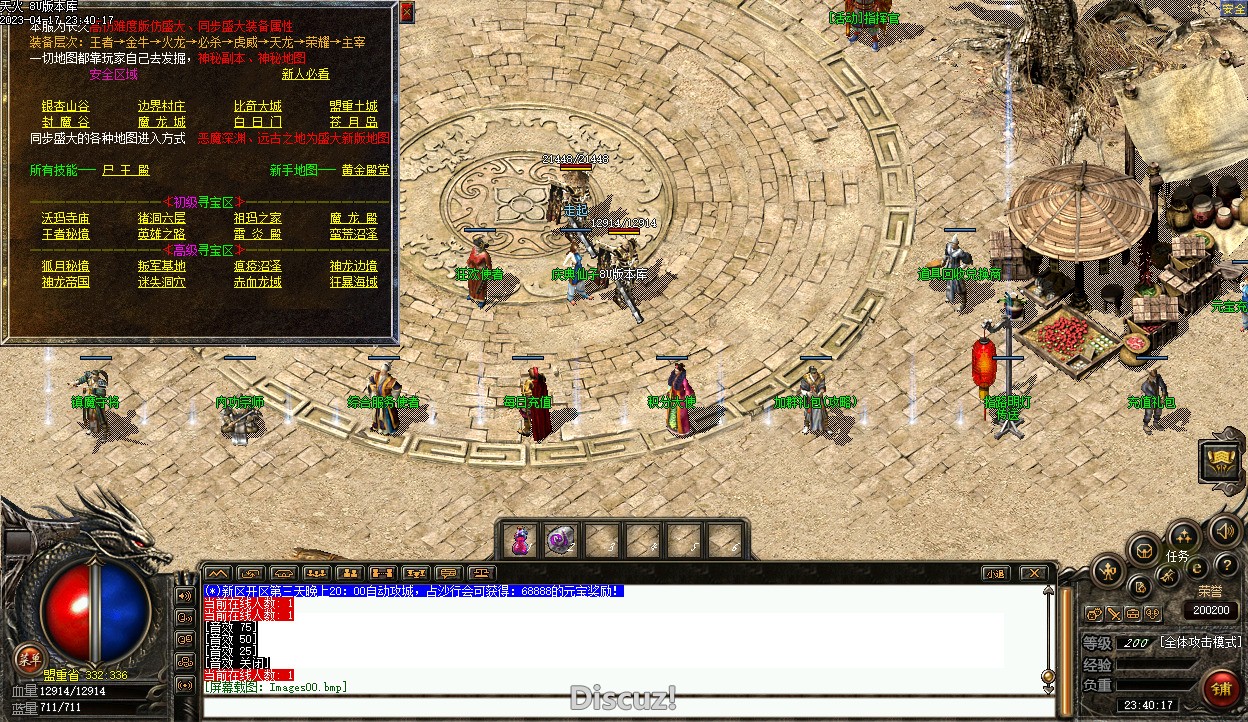Viewport: 1248px width, 722px height.
Task: Toggle the speaker sound icon
Action: tap(1223, 530)
